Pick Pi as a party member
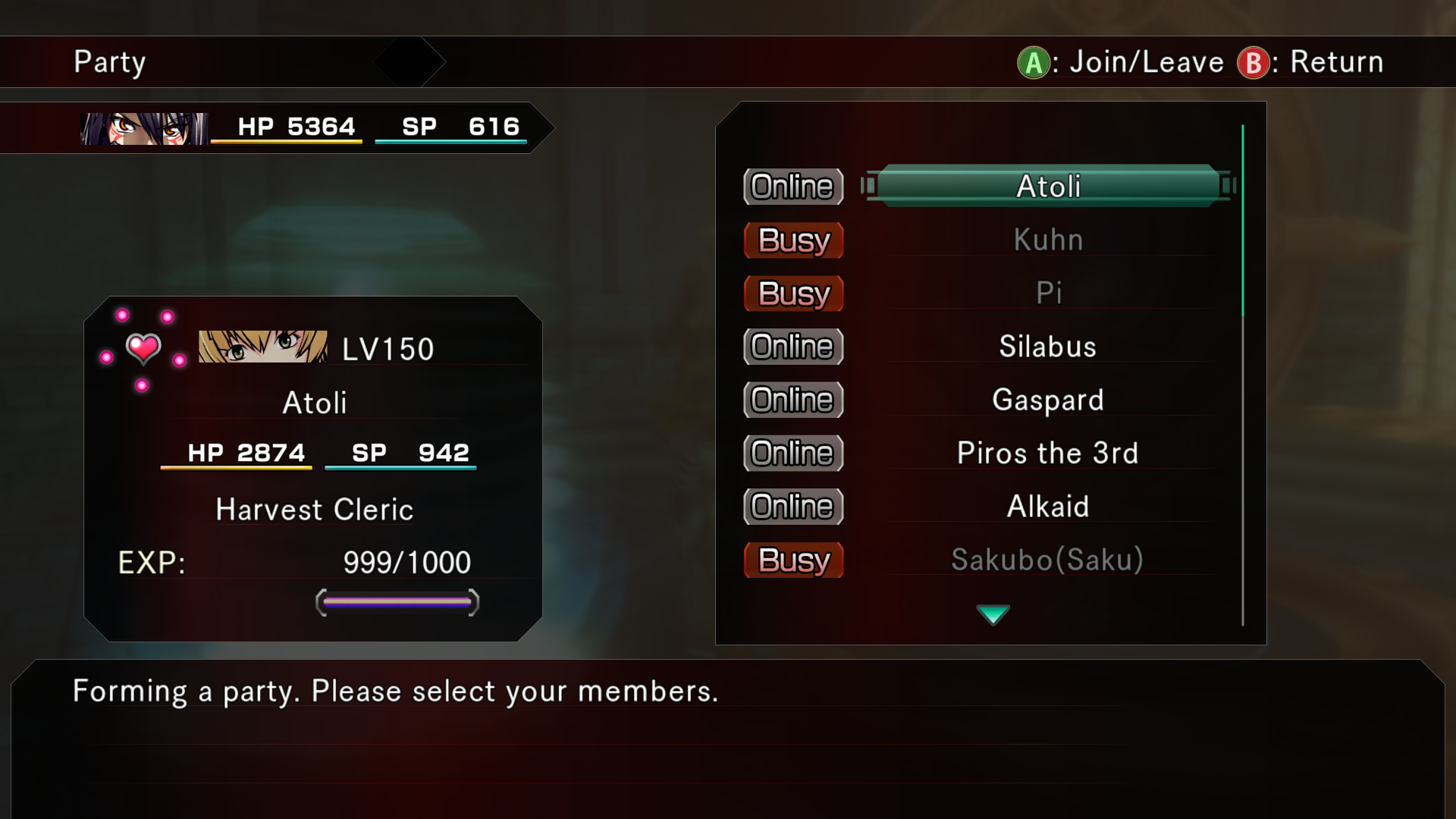Viewport: 1456px width, 819px height. tap(1048, 293)
